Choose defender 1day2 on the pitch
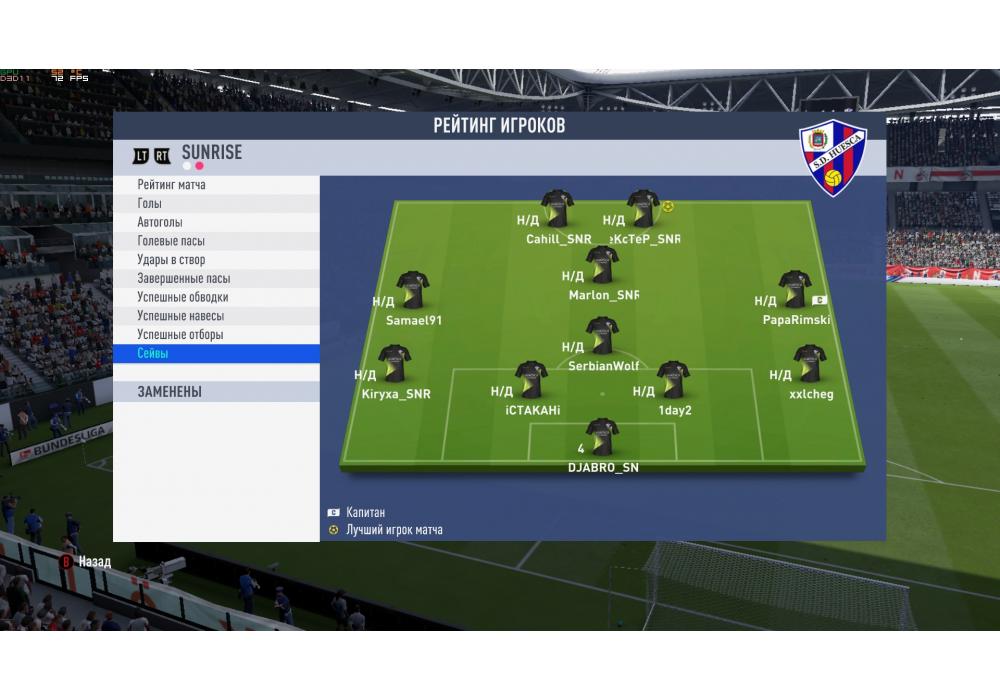The height and width of the screenshot is (700, 1000). [673, 380]
